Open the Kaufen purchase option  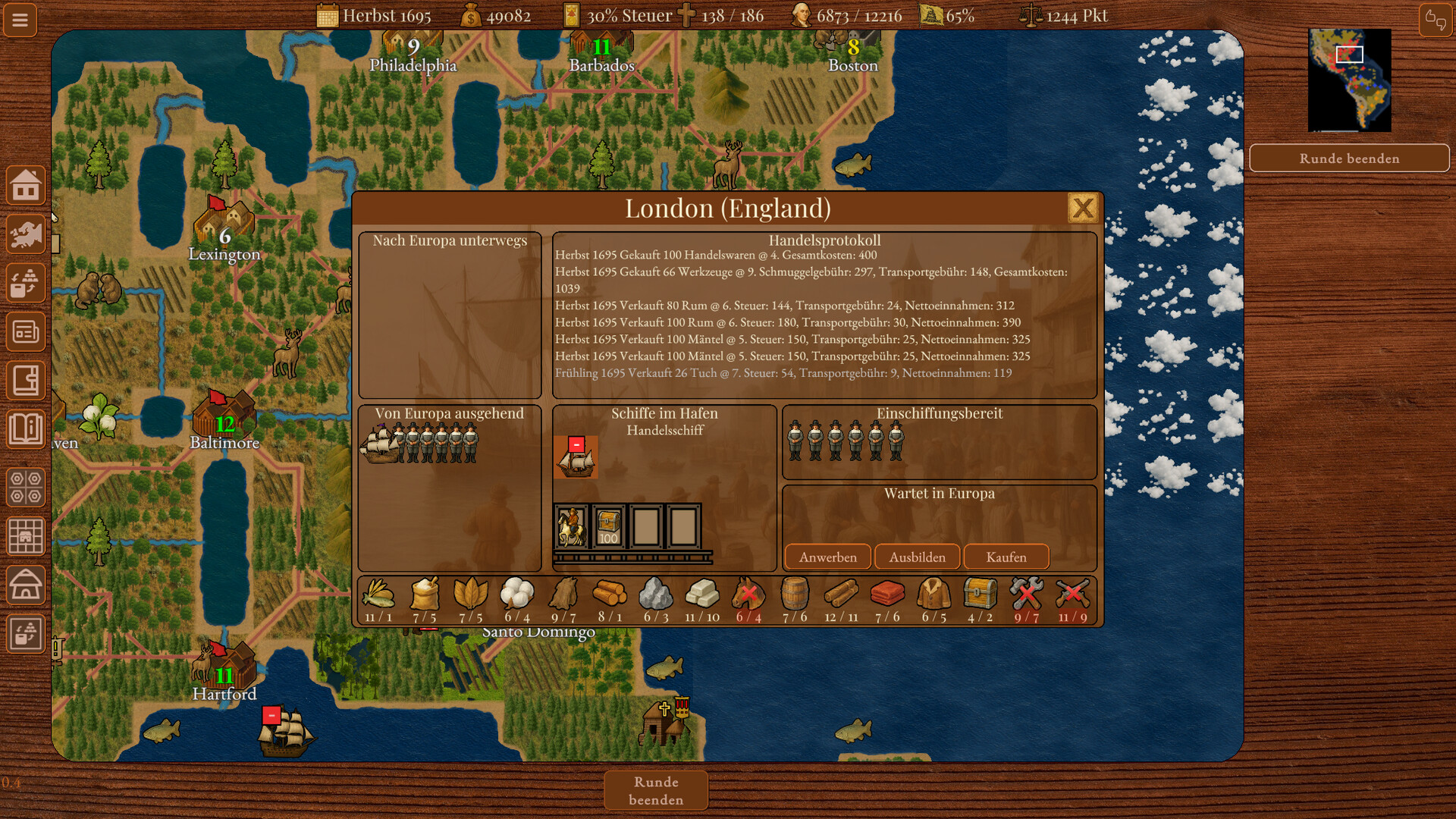(1006, 557)
